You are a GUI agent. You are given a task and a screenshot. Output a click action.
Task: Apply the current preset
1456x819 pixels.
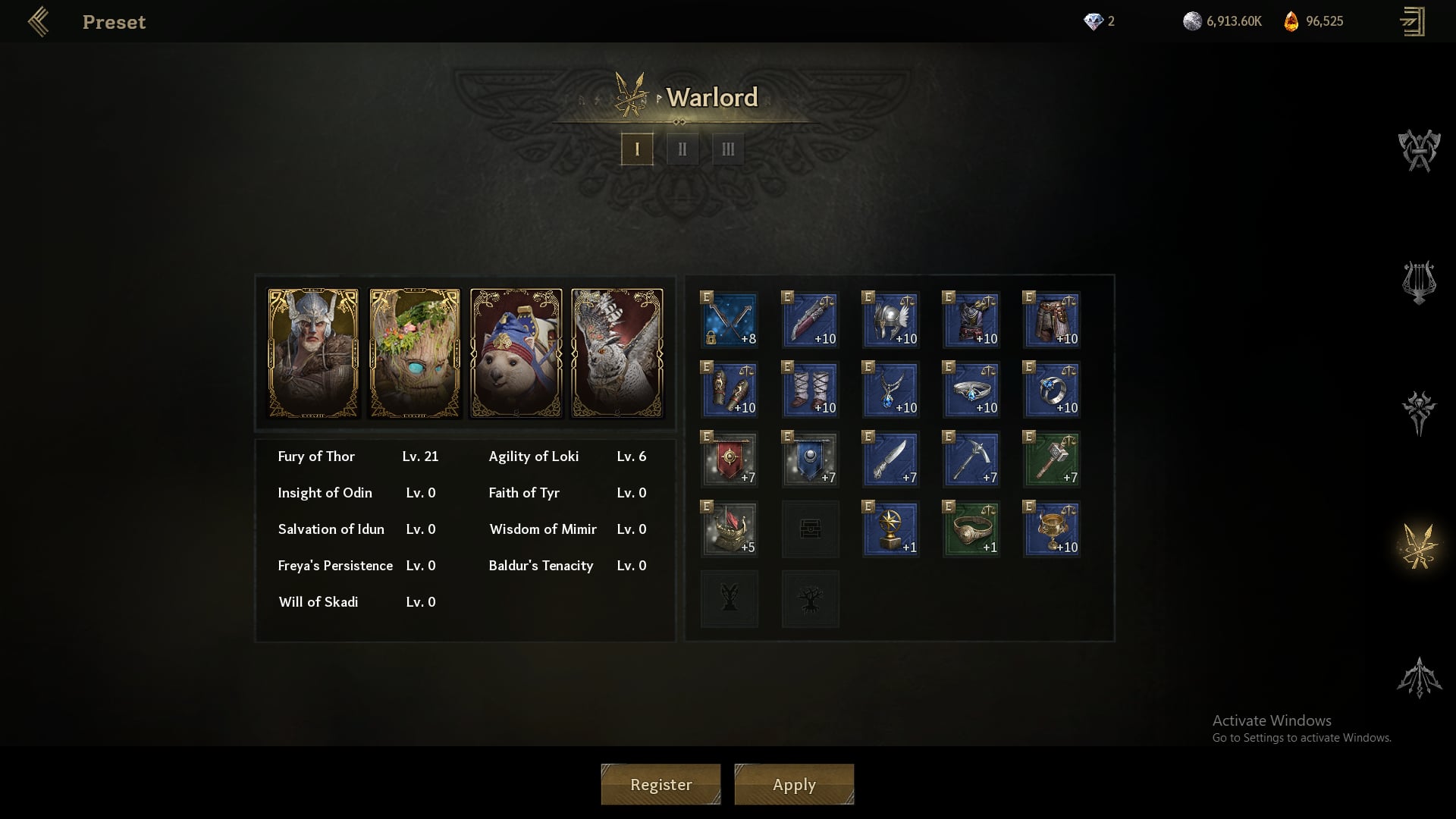coord(794,784)
